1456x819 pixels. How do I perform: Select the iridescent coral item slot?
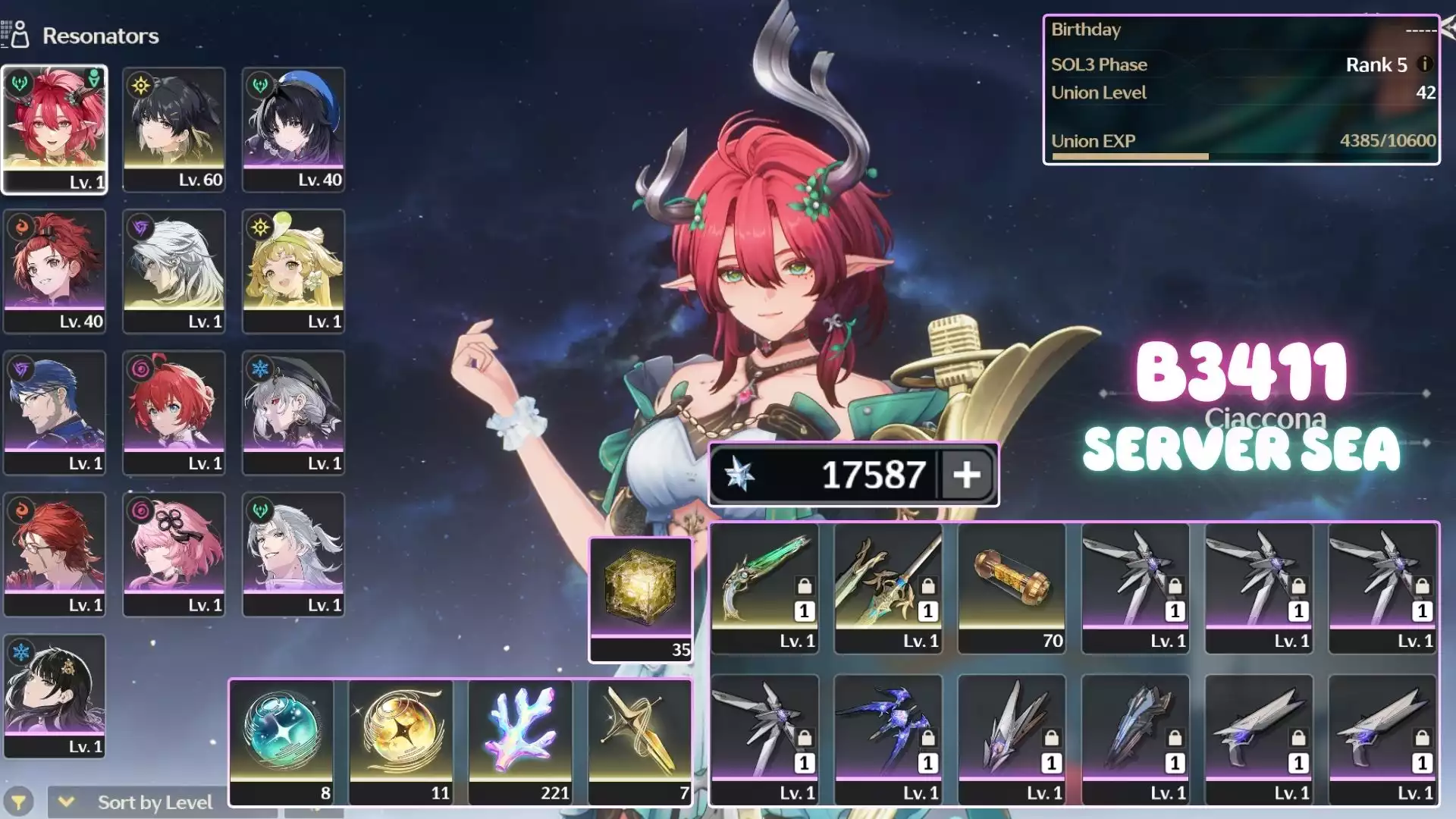(520, 741)
